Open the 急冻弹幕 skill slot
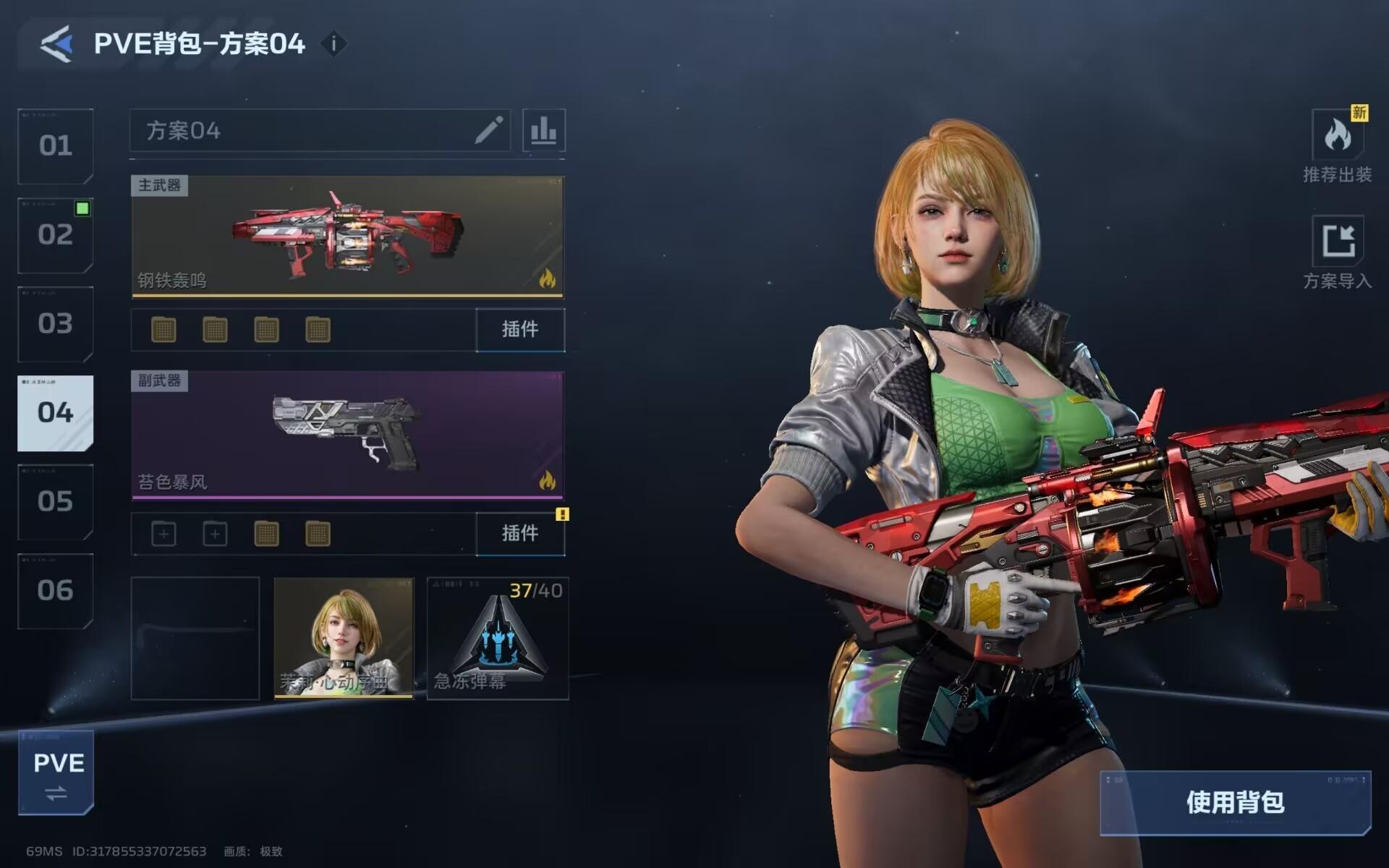Screen dimensions: 1389x868 [498, 638]
